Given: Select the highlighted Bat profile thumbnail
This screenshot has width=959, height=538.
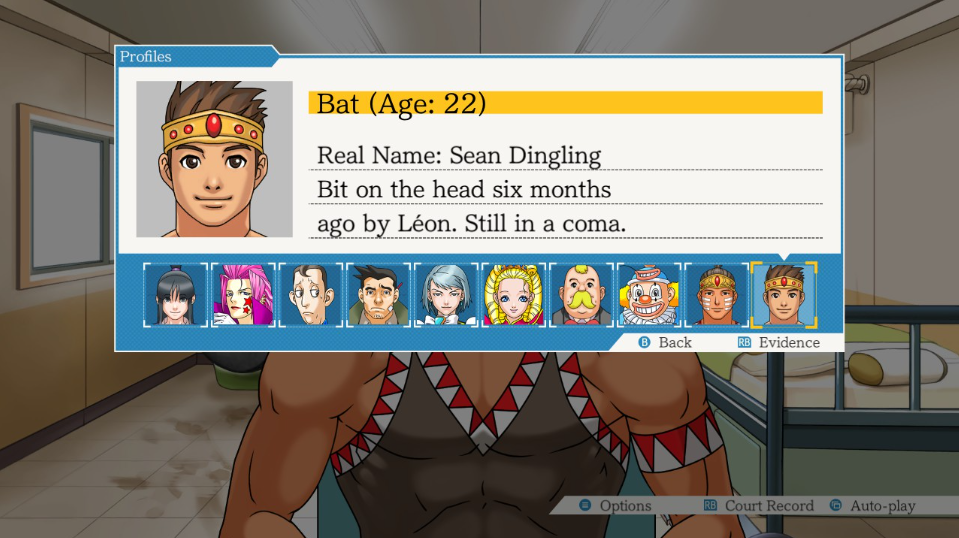Looking at the screenshot, I should 784,295.
